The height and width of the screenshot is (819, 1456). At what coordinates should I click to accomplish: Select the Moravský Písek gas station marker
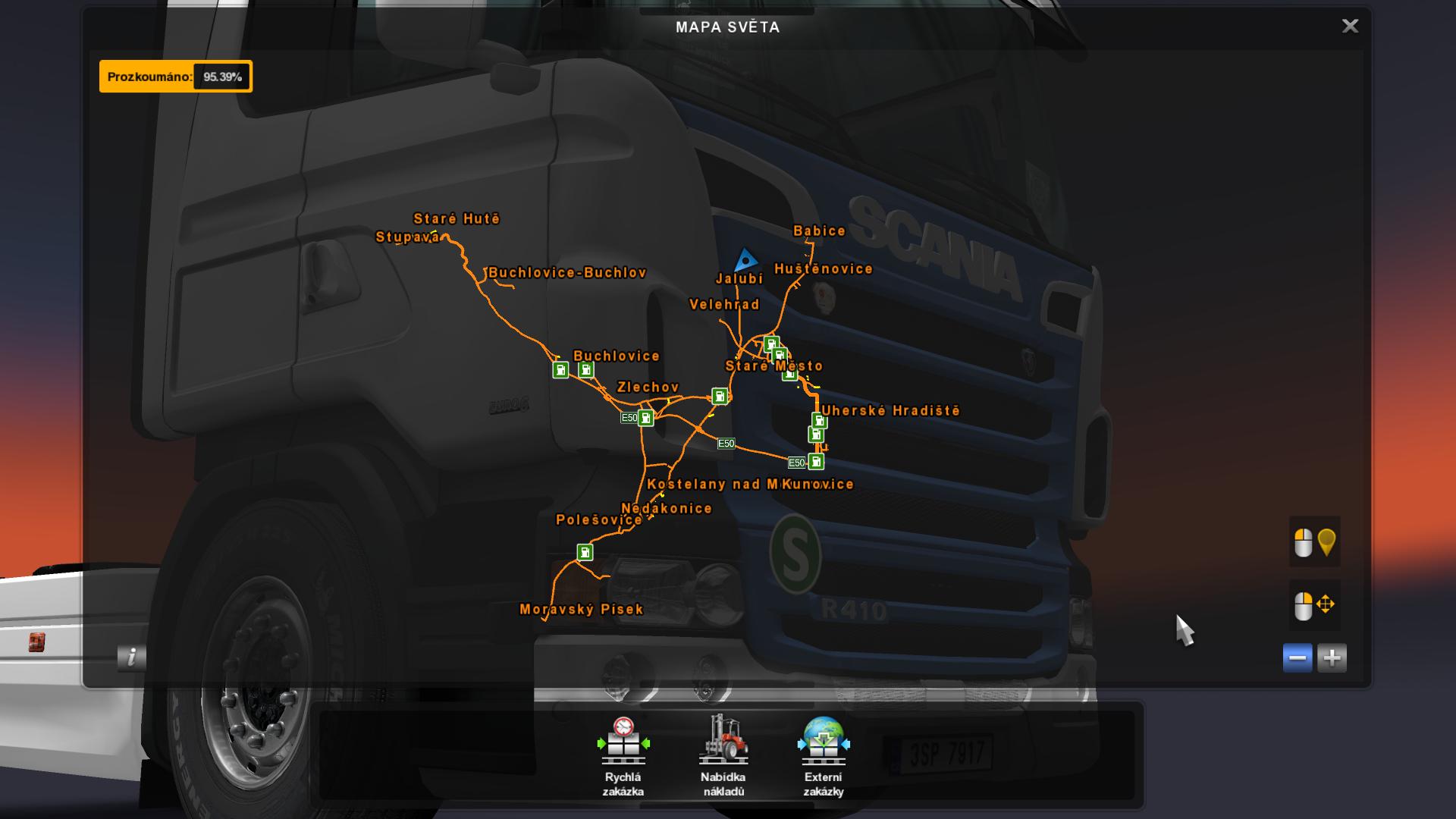tap(585, 552)
